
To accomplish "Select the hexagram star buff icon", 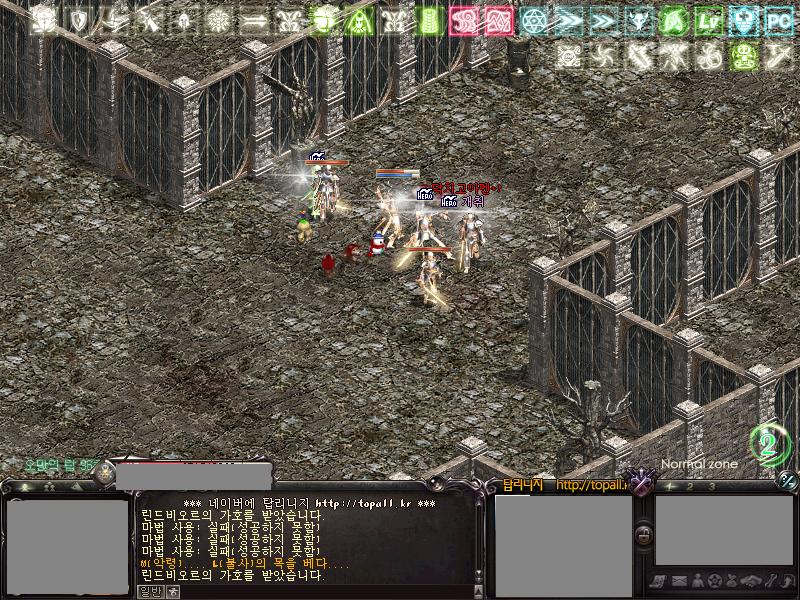I will (536, 20).
